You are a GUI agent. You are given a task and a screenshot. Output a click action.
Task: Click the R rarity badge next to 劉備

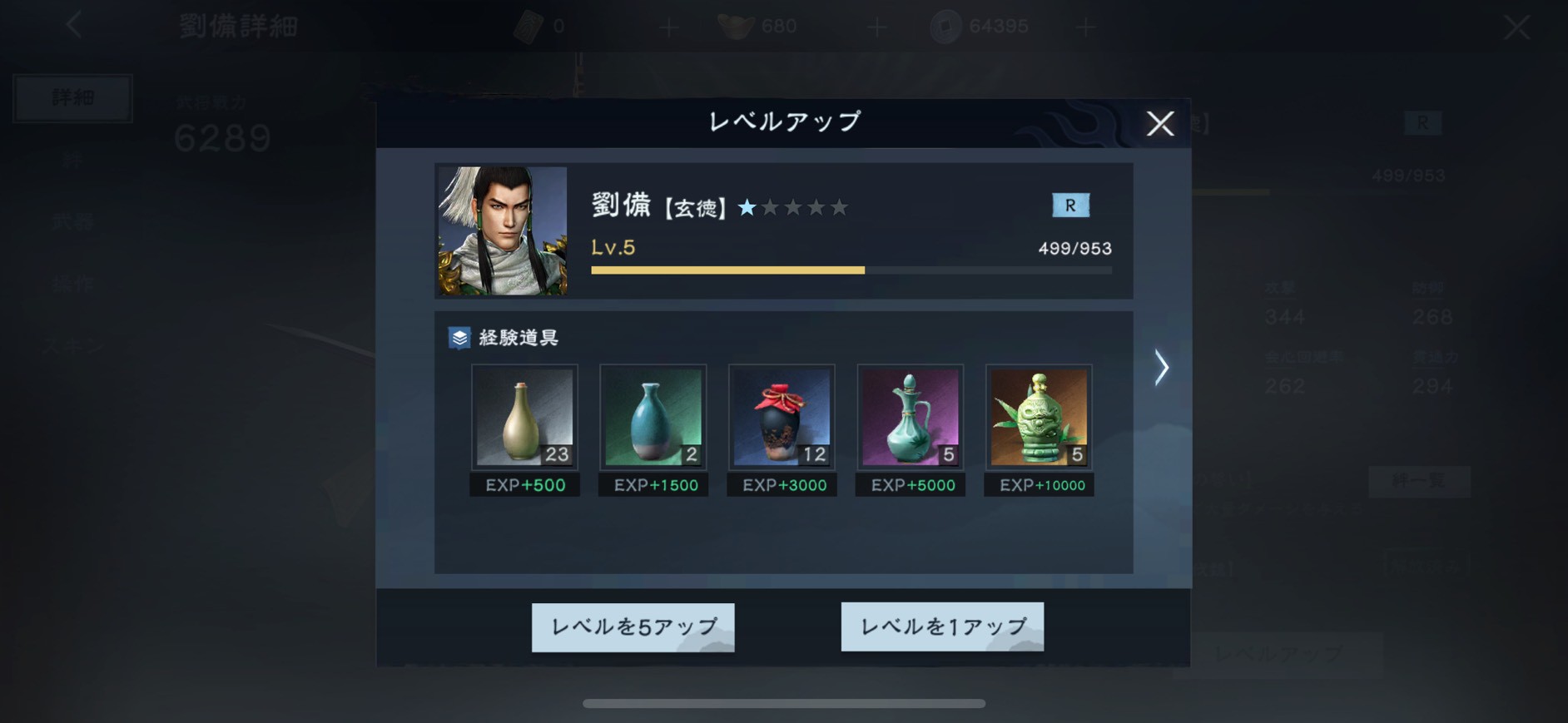(1071, 205)
